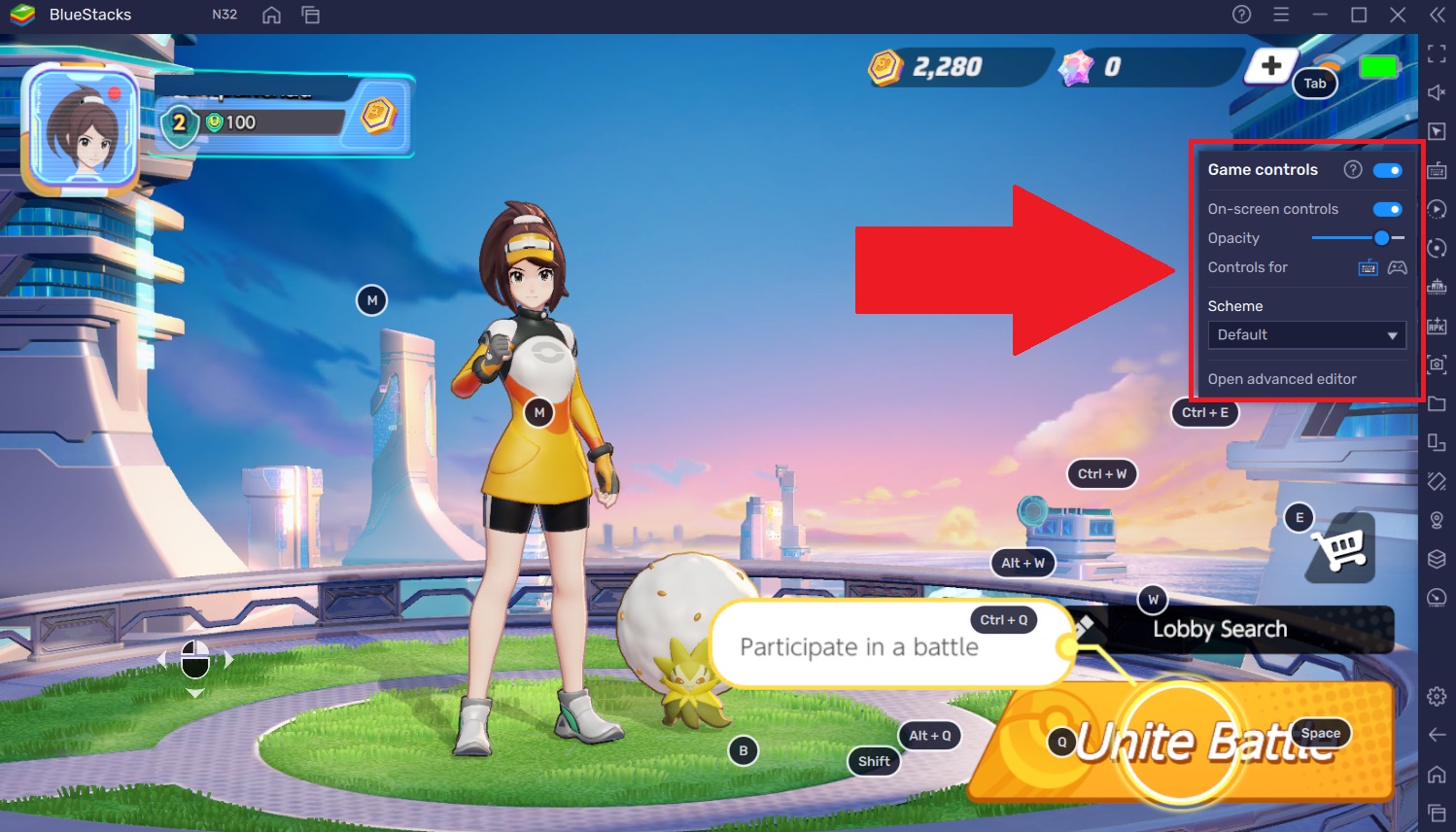Switch Controls for to gamepad

(1398, 267)
